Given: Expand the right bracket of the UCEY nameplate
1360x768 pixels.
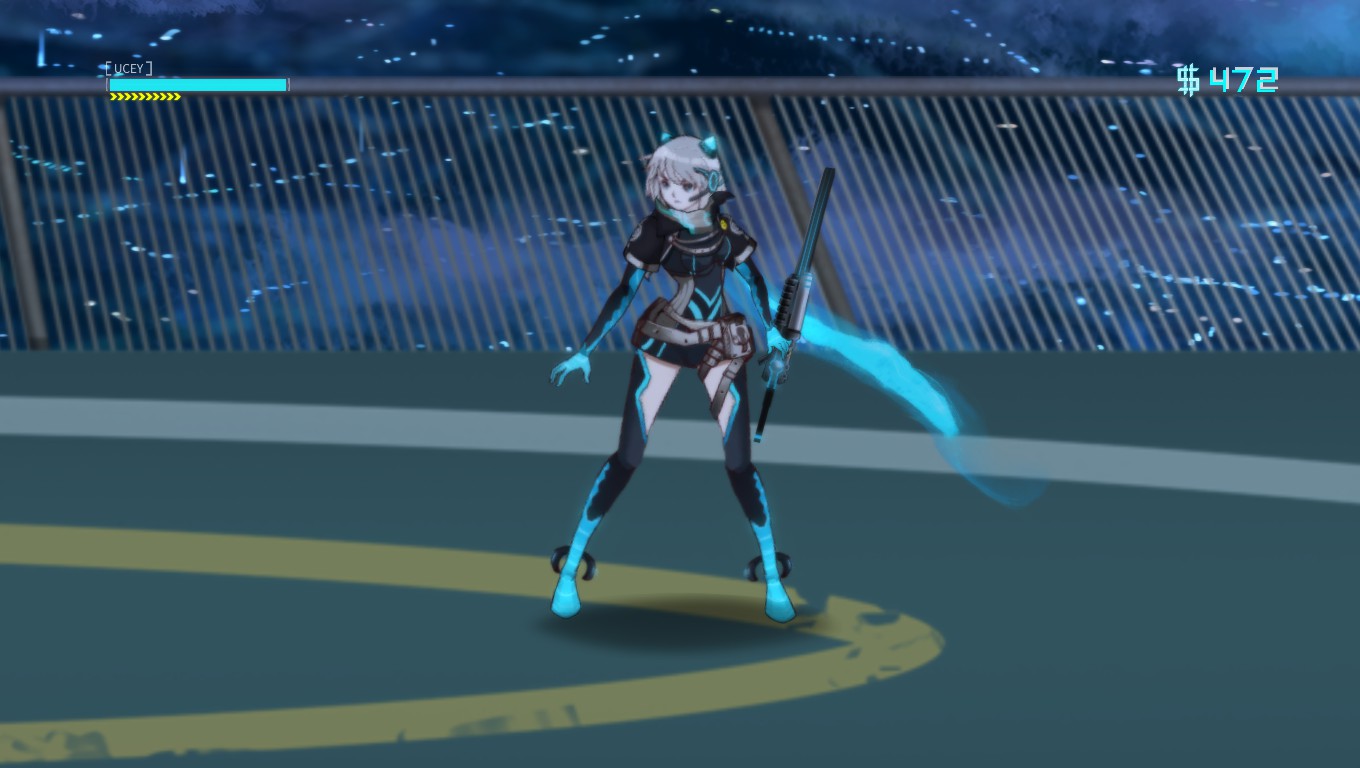Looking at the screenshot, I should [149, 68].
